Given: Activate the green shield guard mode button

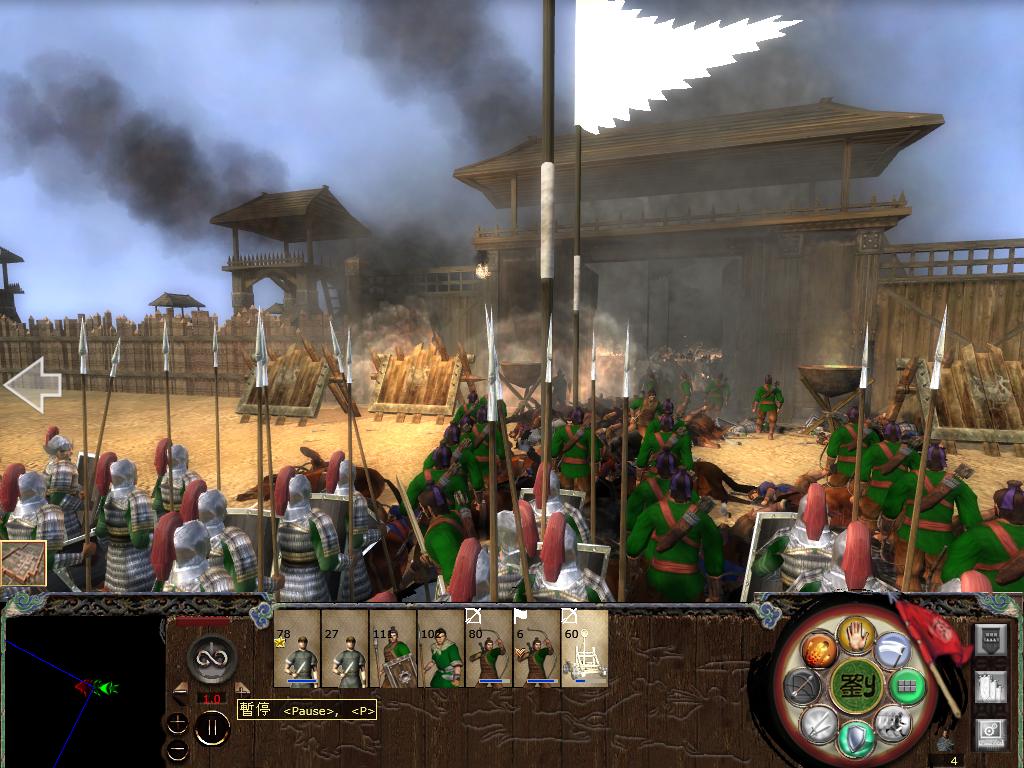Looking at the screenshot, I should coord(856,739).
